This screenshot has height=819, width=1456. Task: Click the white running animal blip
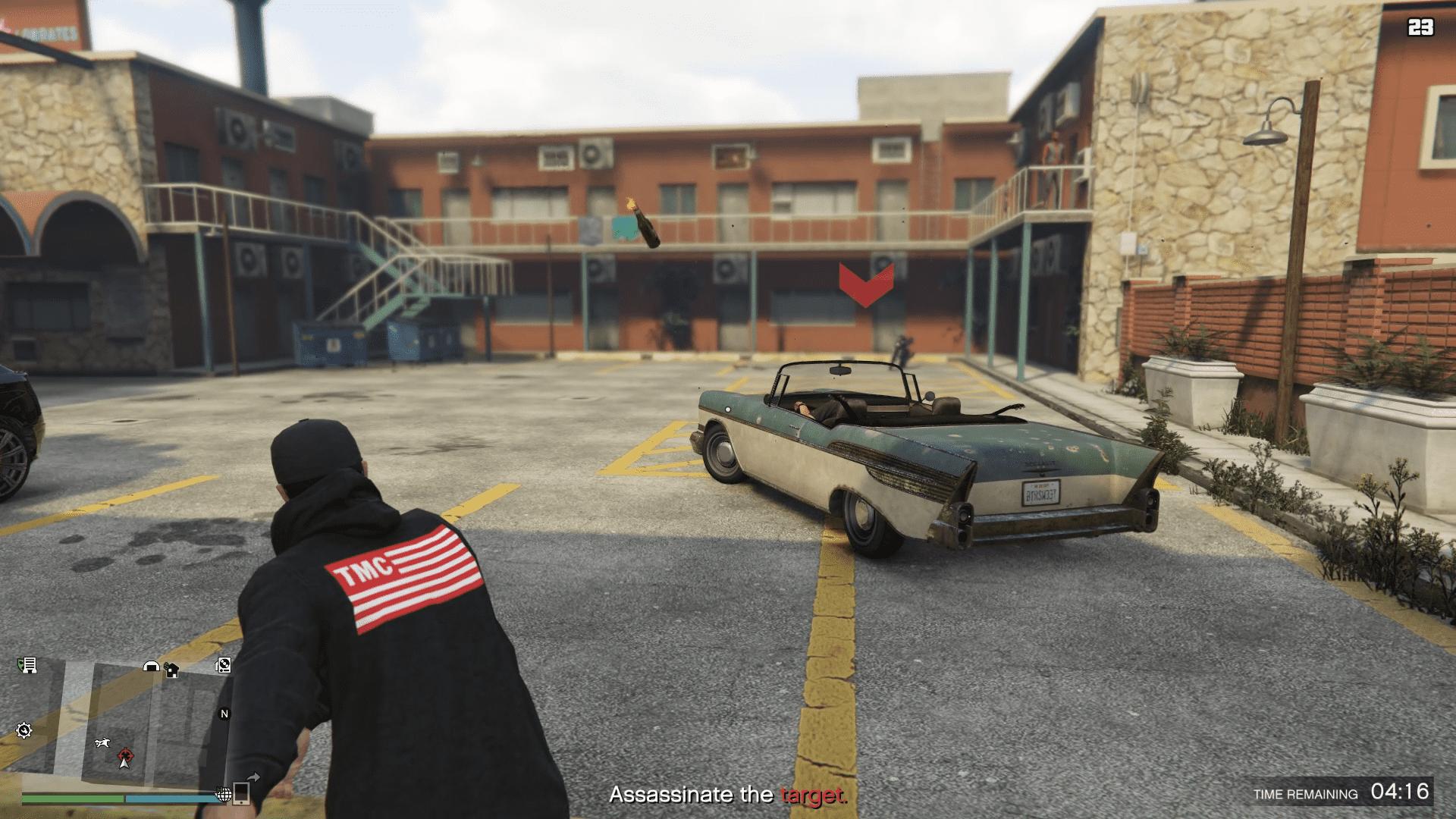tap(102, 743)
